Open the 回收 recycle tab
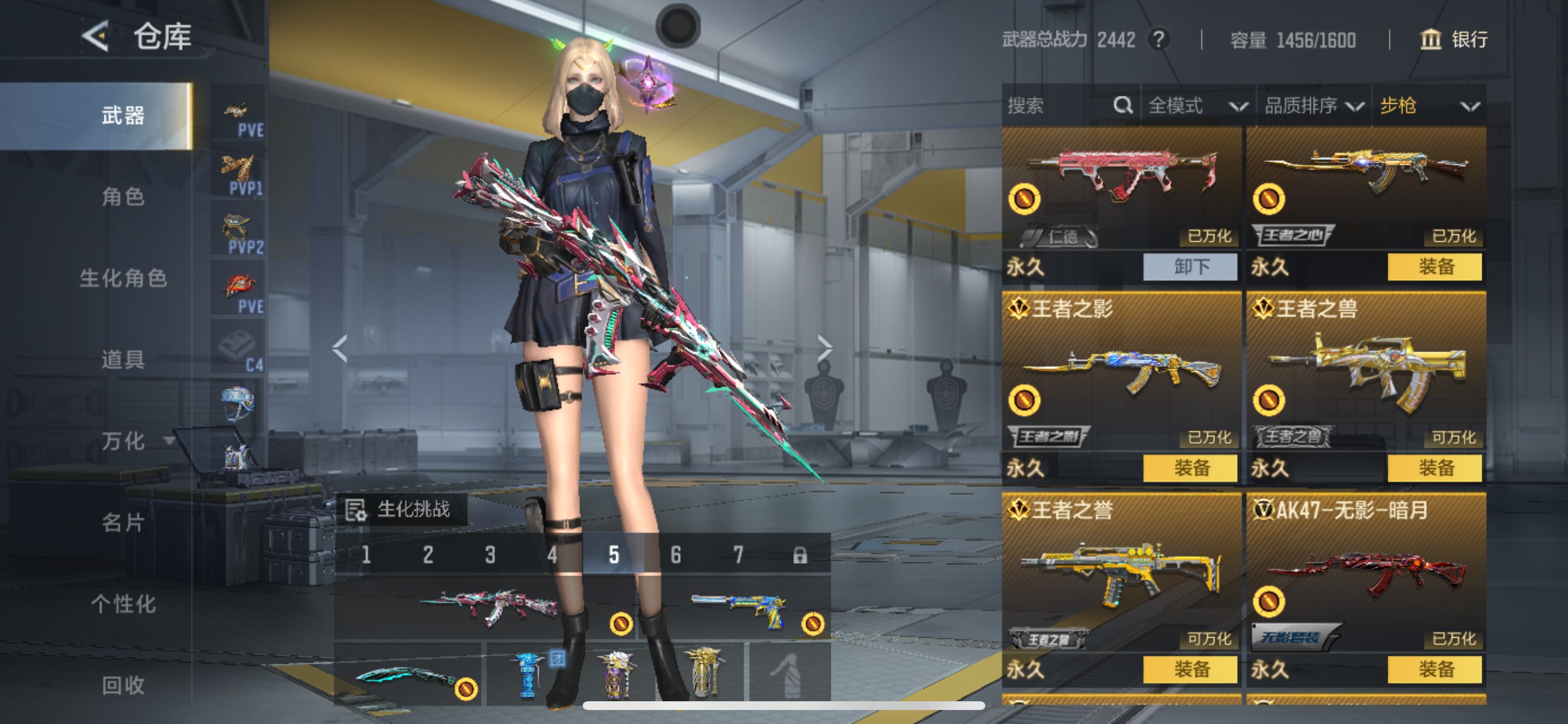1568x724 pixels. pos(123,685)
